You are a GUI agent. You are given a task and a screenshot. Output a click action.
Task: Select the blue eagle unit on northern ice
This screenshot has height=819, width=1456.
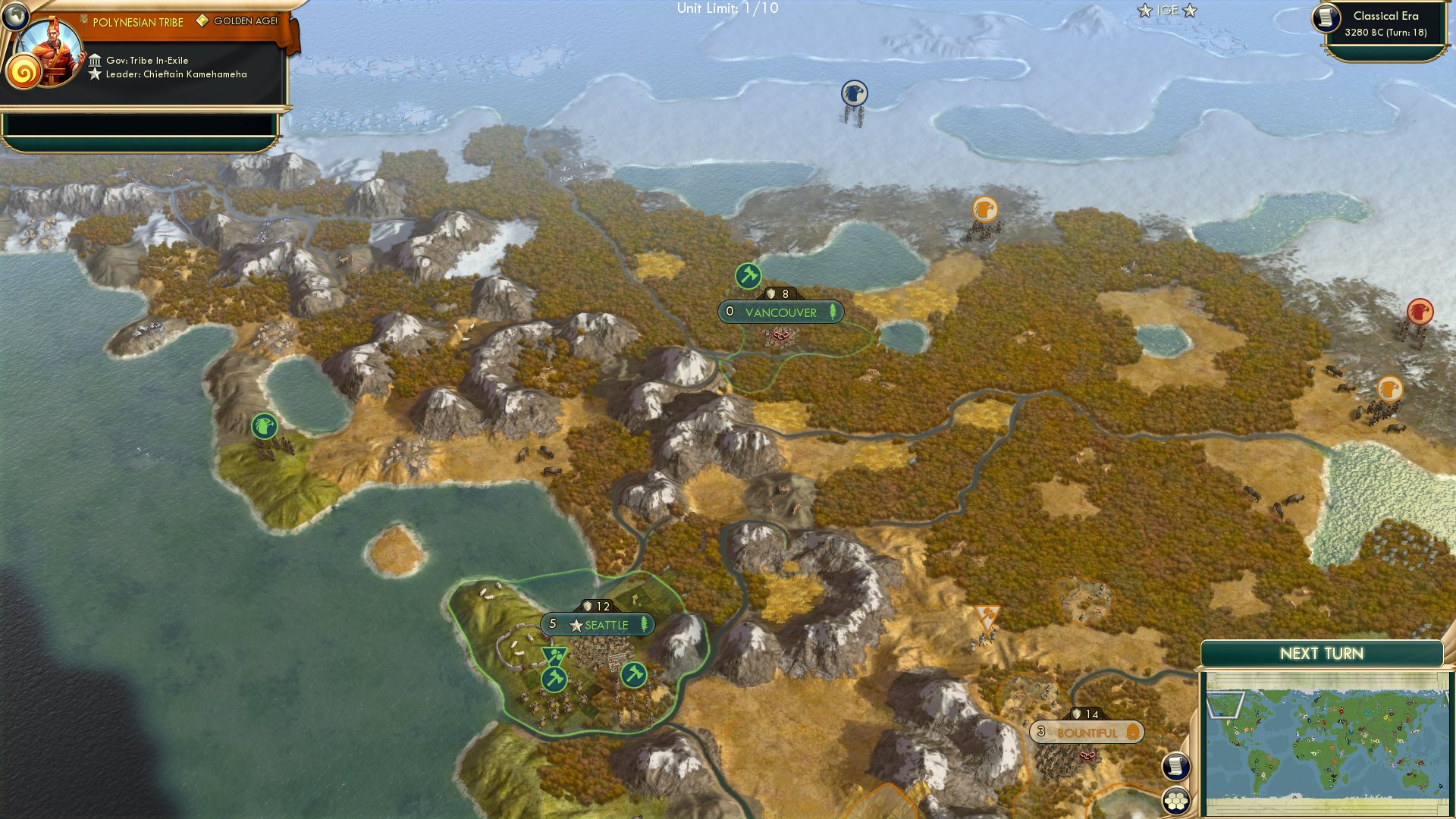[x=853, y=93]
